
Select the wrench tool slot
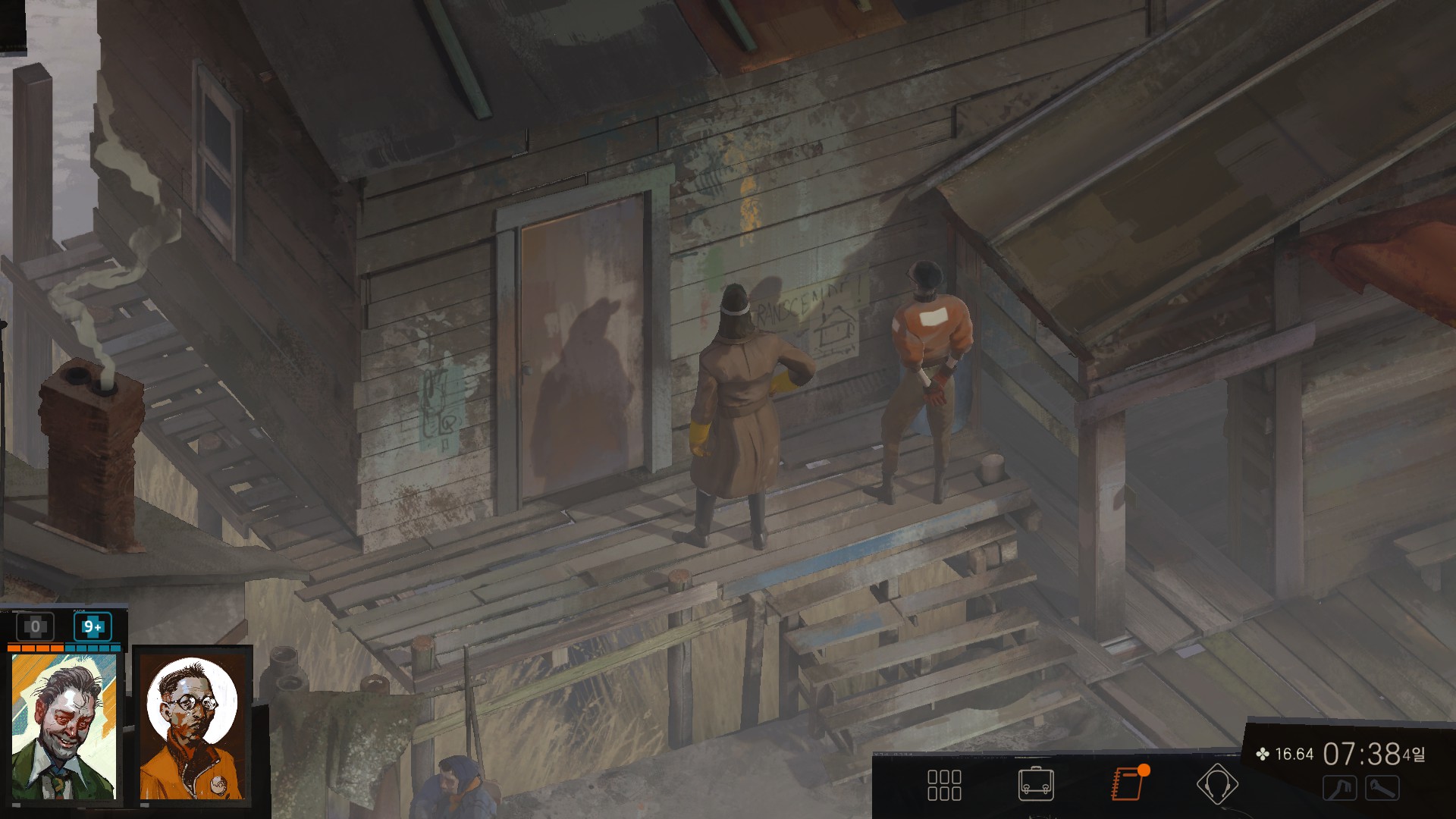coord(1382,789)
